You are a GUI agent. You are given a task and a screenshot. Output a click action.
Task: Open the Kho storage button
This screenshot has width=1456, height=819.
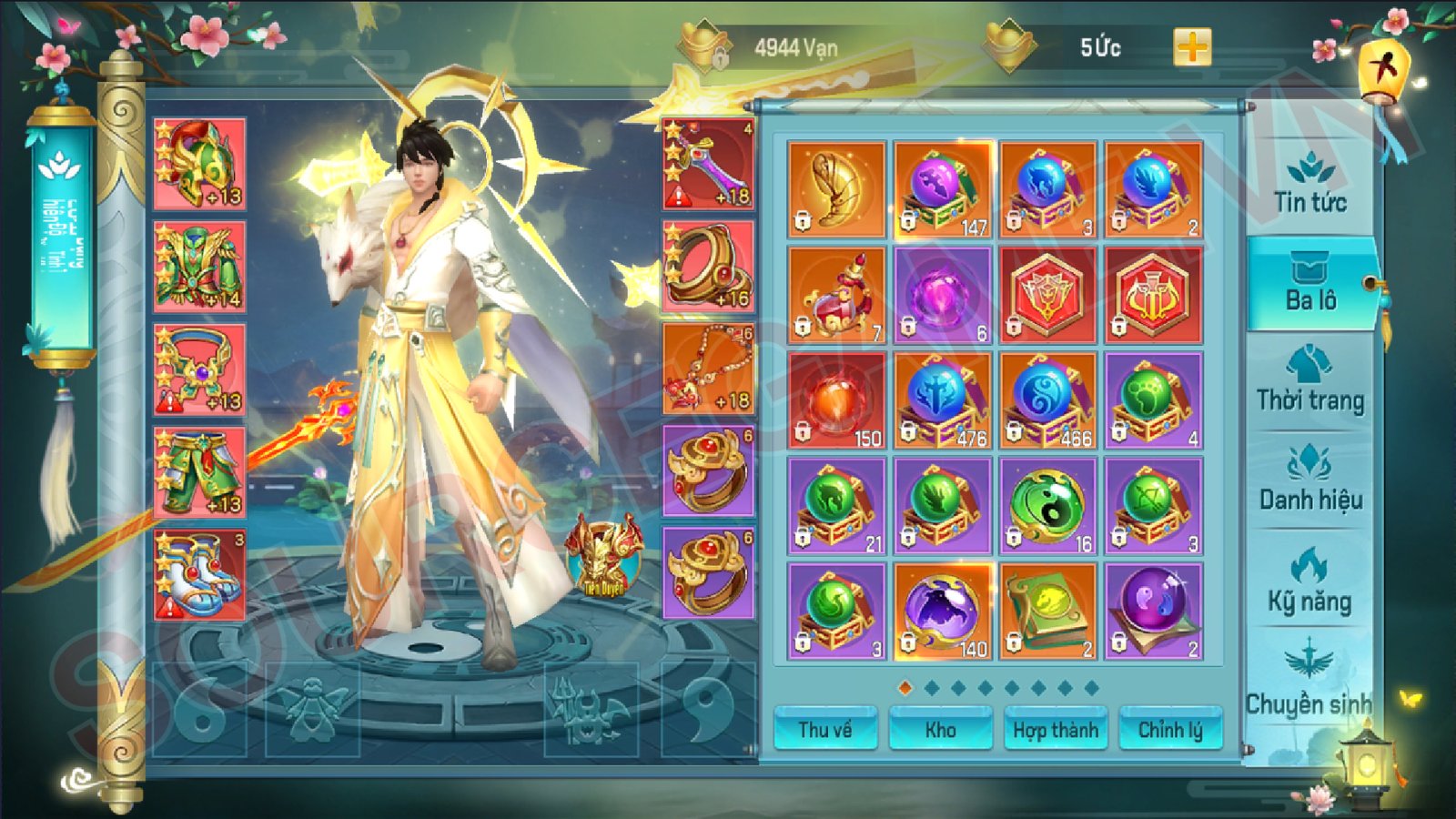point(940,730)
